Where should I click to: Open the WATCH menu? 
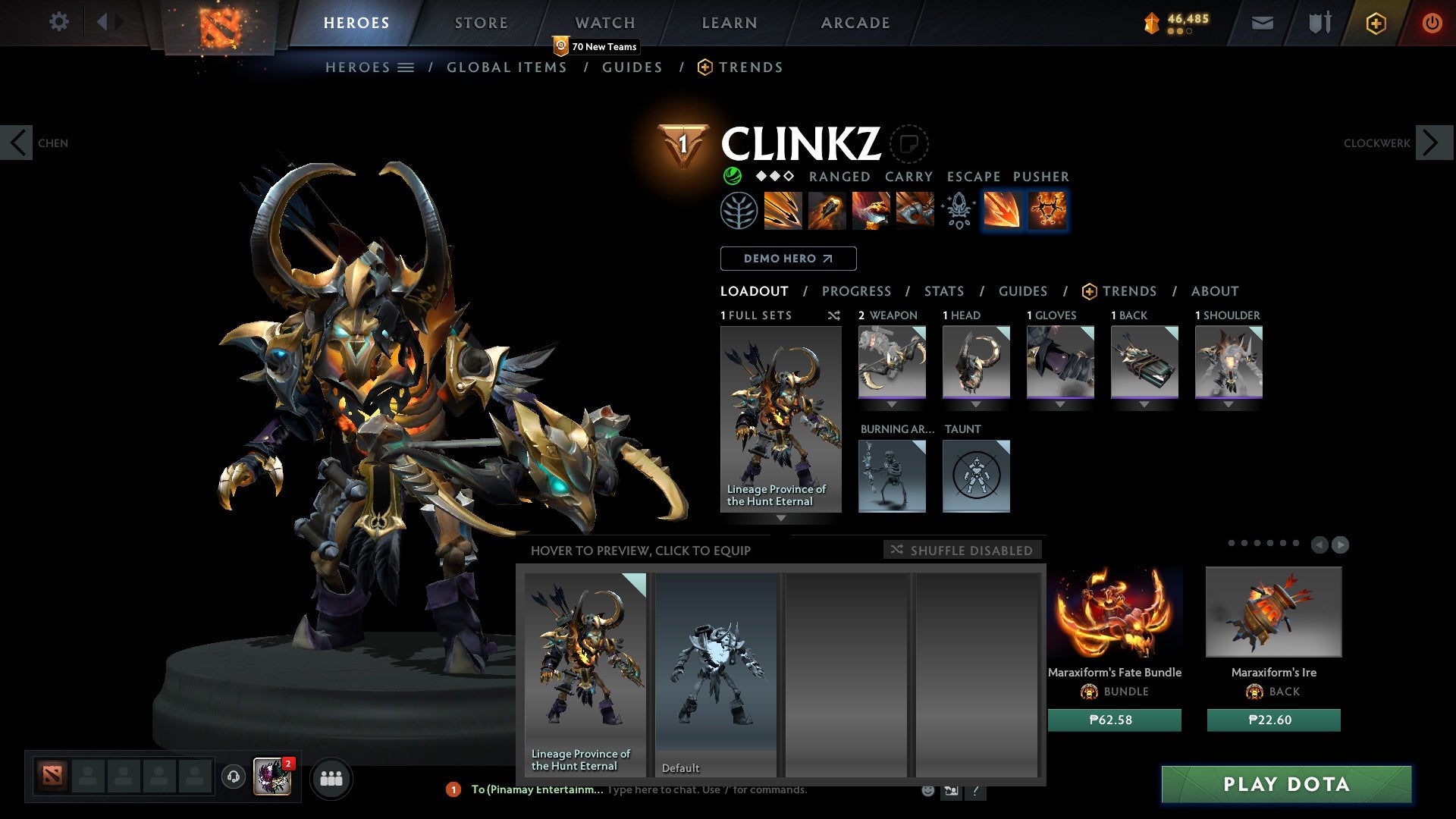click(605, 23)
